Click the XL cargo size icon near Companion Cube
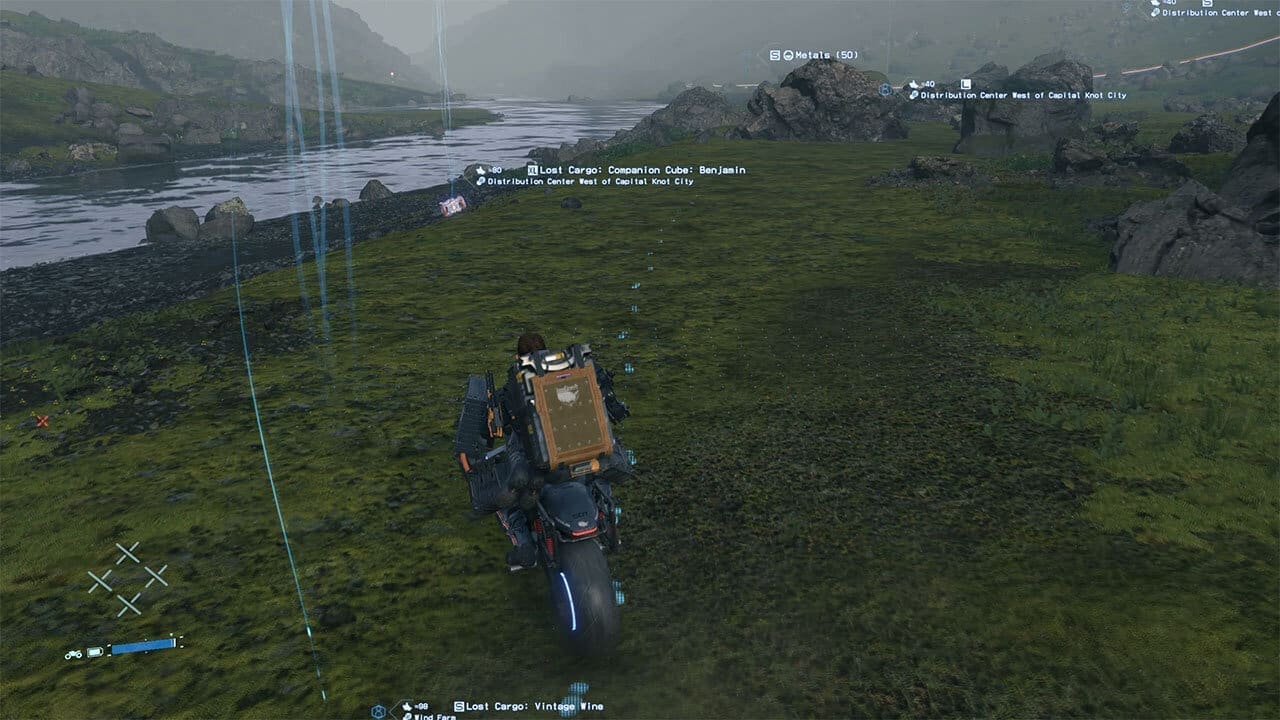Viewport: 1280px width, 720px height. pyautogui.click(x=531, y=170)
